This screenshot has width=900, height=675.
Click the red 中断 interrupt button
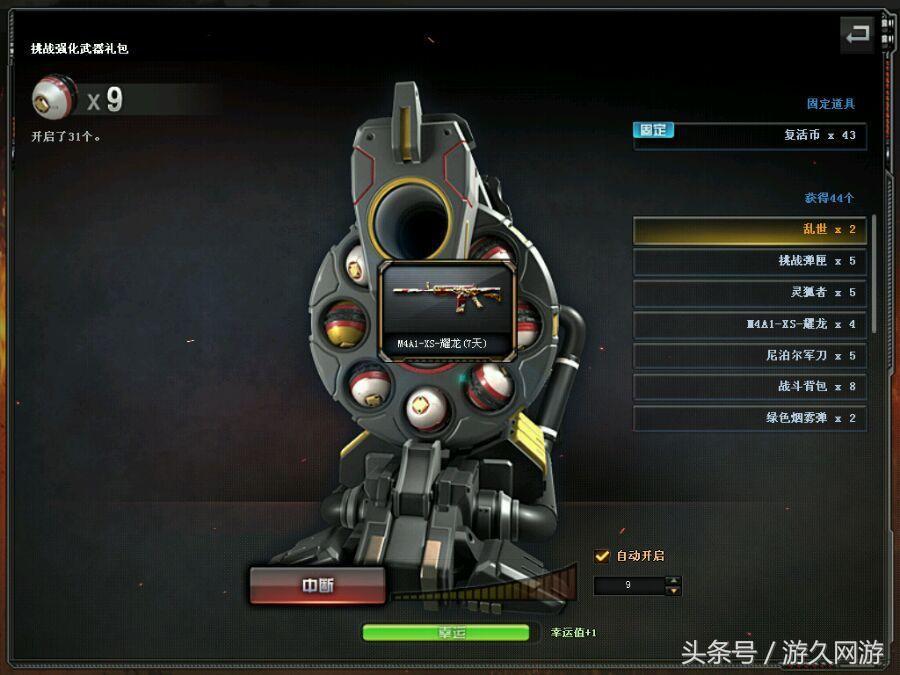(317, 586)
